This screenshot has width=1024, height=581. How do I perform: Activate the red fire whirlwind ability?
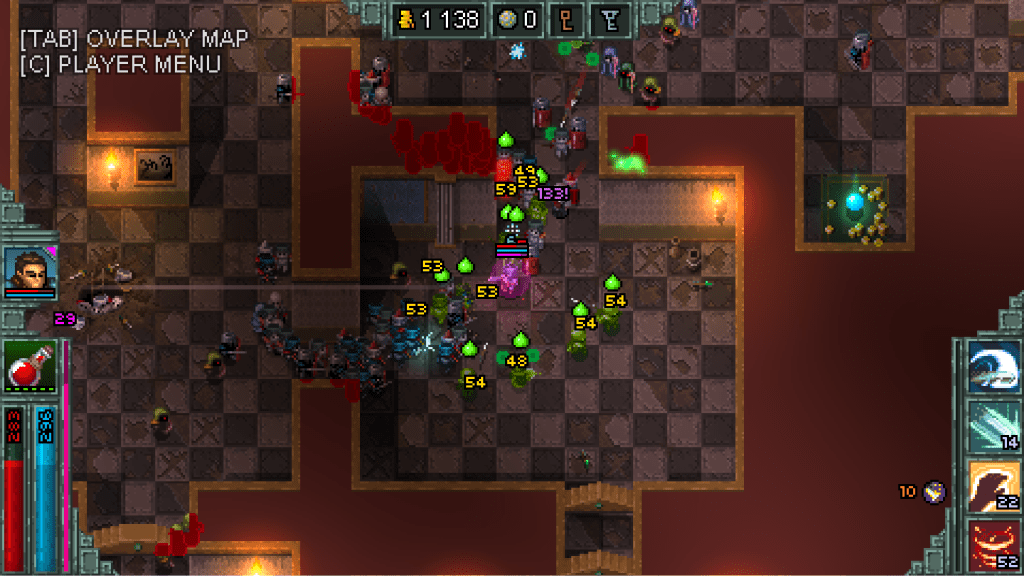[992, 546]
